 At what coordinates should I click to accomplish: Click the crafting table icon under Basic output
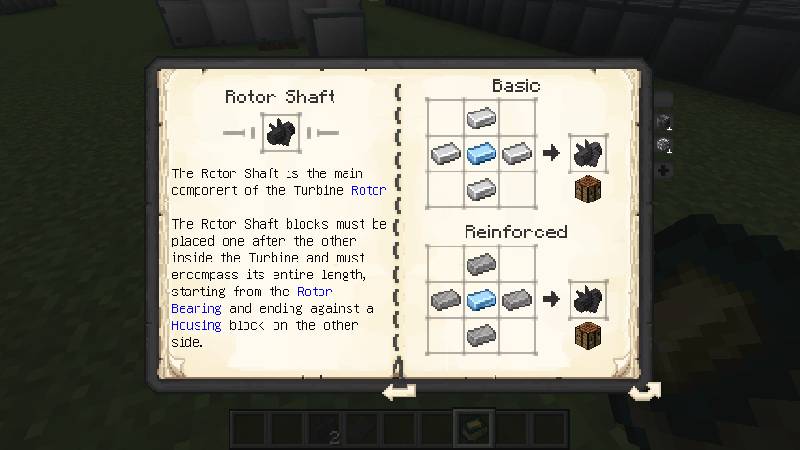(x=587, y=190)
